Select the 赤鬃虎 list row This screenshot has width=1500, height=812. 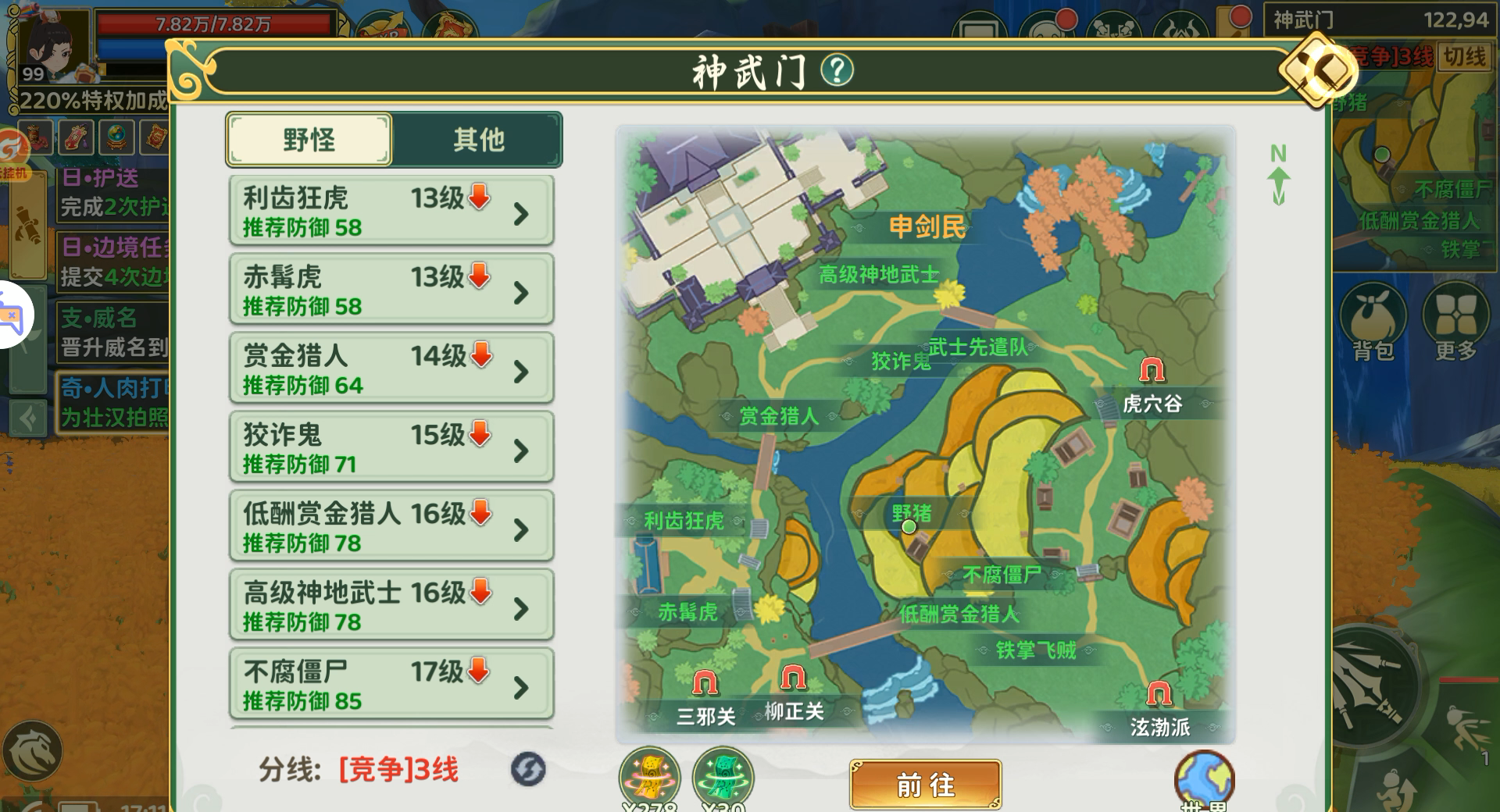click(391, 290)
